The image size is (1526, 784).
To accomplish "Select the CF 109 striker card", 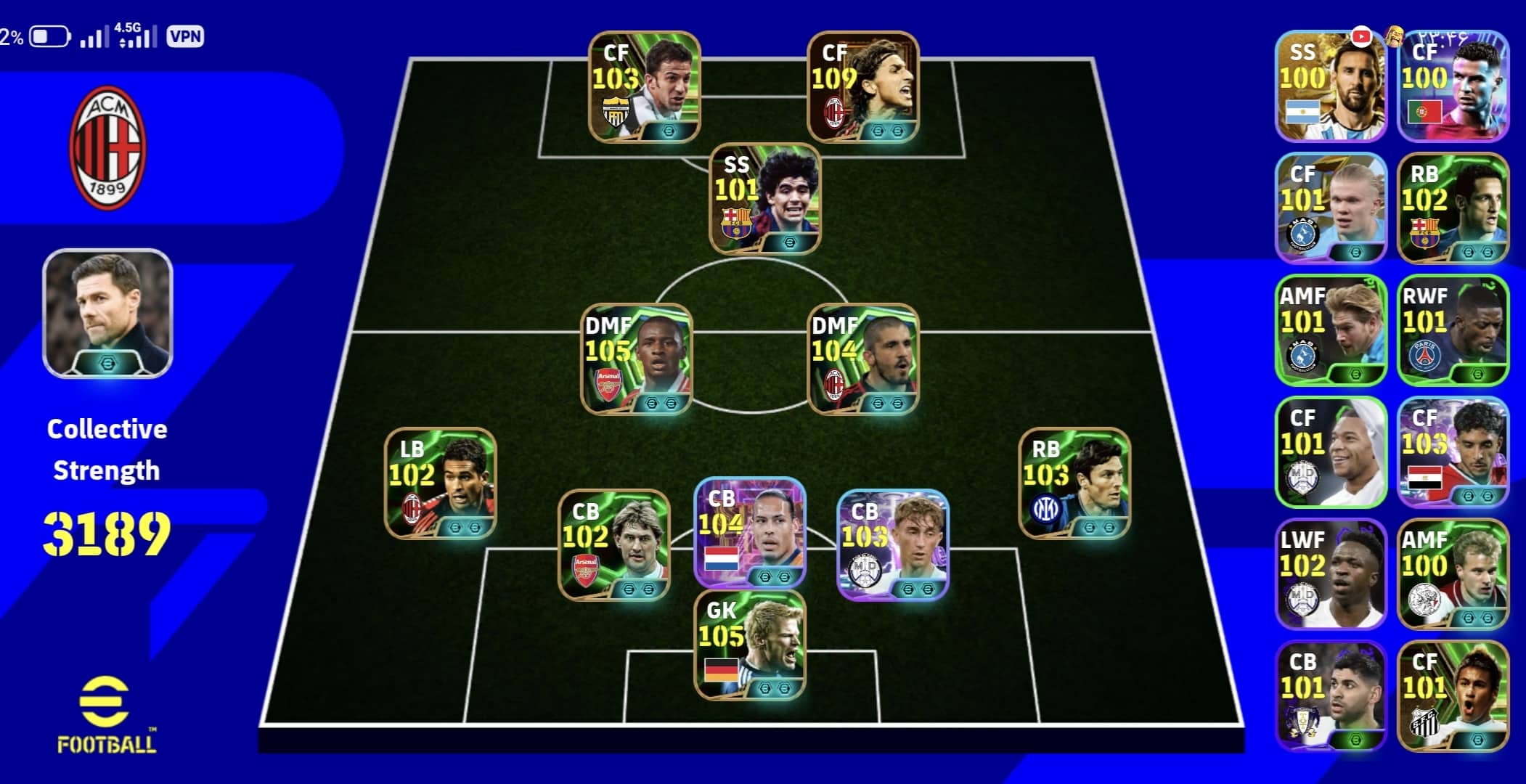I will coord(862,86).
